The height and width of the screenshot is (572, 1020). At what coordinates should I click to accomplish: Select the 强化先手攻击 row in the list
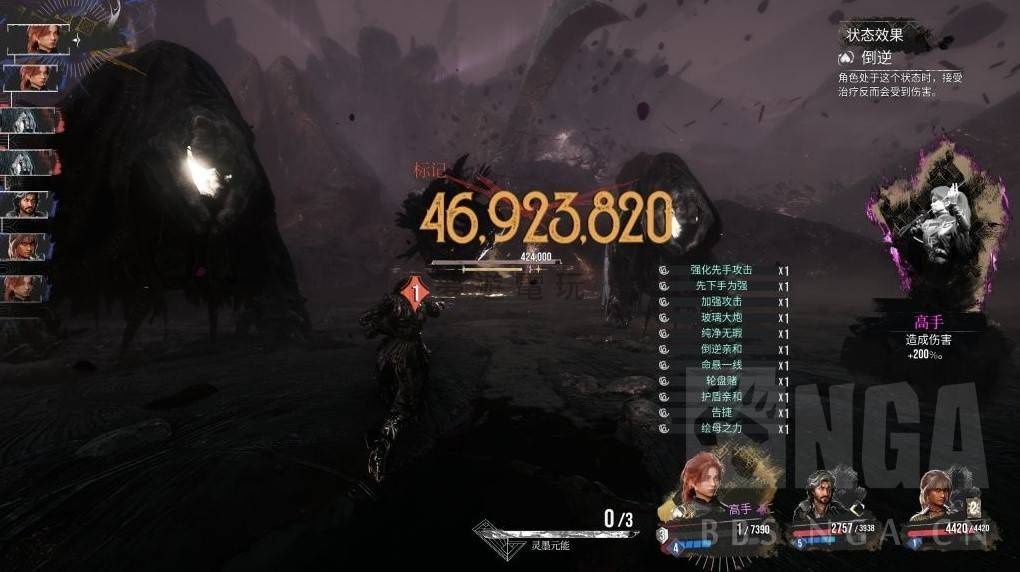pos(720,270)
